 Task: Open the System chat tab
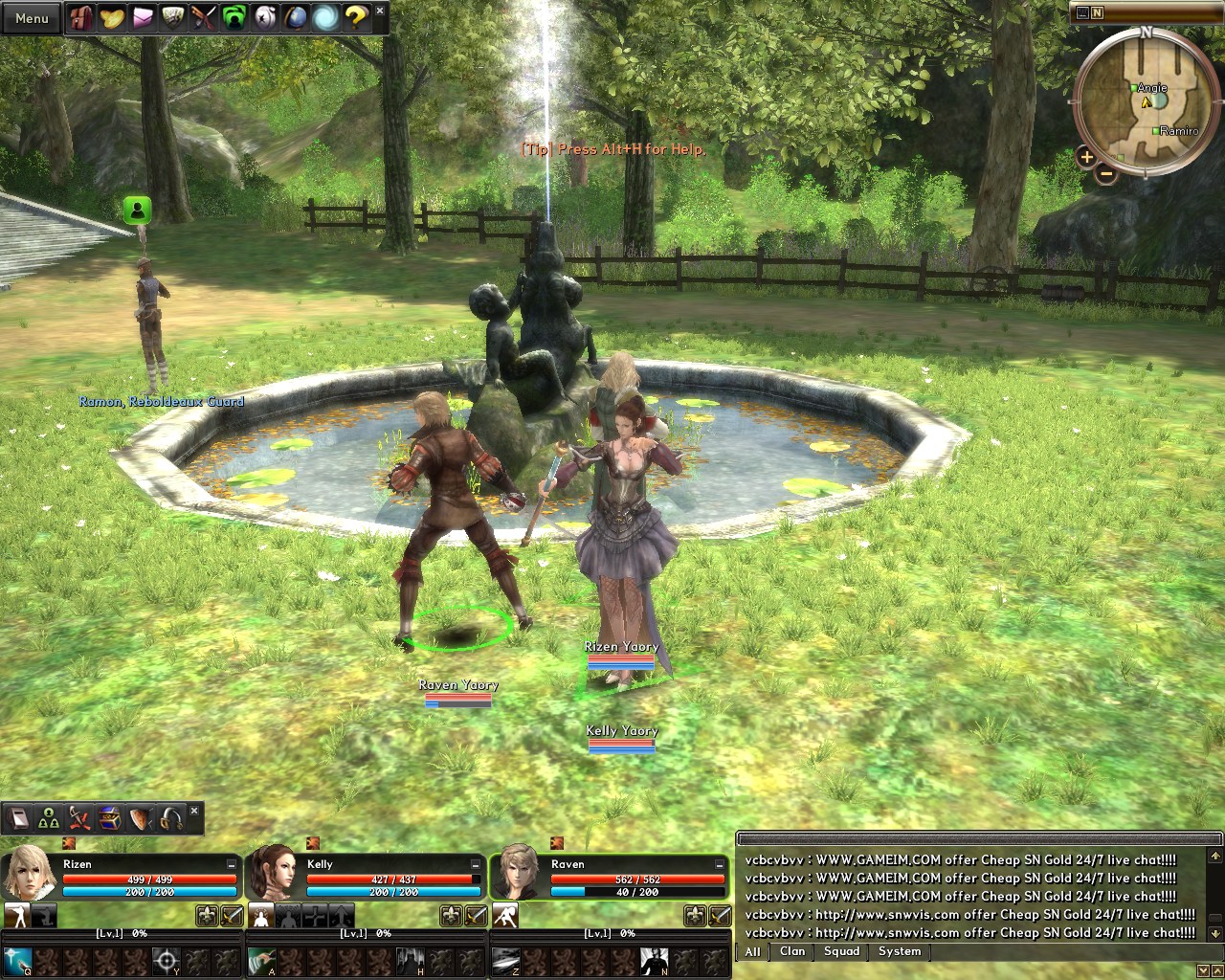pos(899,951)
